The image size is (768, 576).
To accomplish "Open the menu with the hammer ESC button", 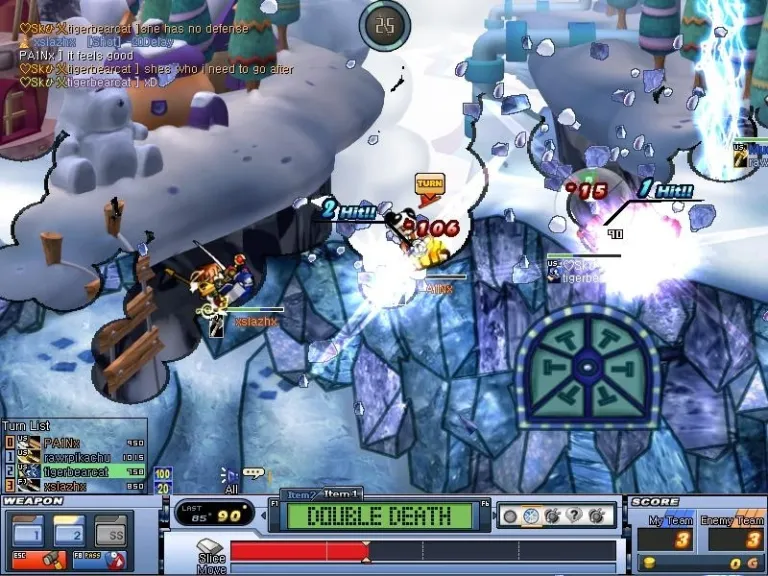I will 35,560.
